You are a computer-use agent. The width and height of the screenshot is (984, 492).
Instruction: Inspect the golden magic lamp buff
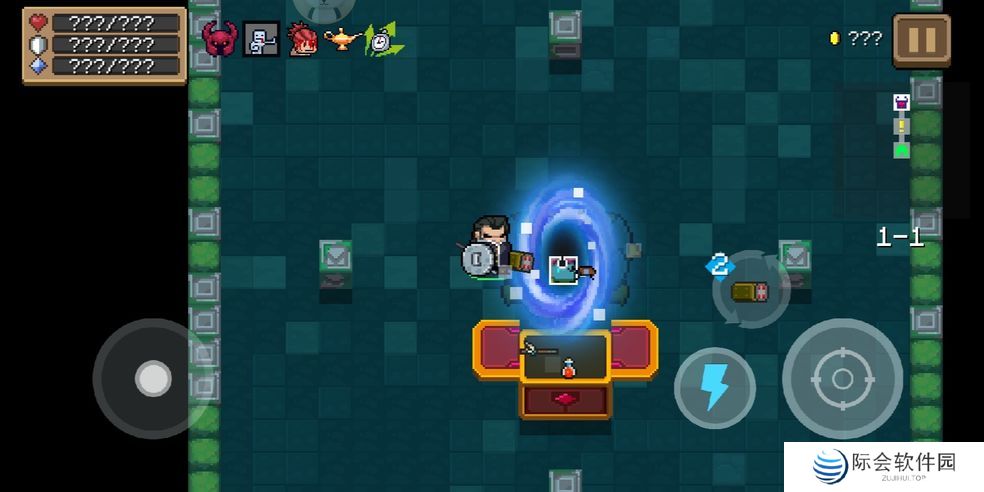click(341, 39)
